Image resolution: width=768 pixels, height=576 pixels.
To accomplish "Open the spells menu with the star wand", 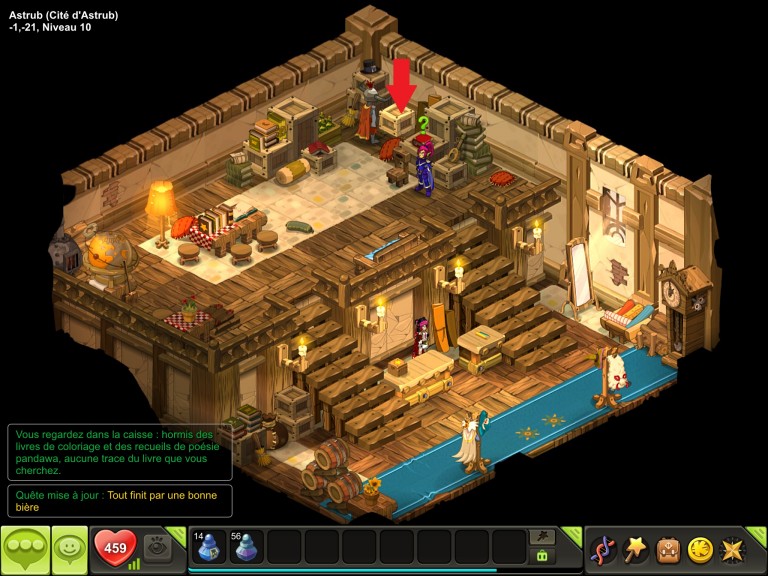I will click(635, 549).
